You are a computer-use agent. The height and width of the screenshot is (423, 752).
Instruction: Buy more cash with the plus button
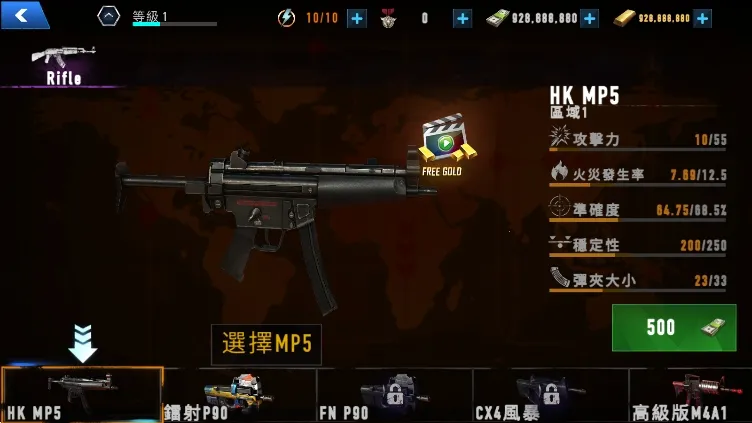[590, 18]
